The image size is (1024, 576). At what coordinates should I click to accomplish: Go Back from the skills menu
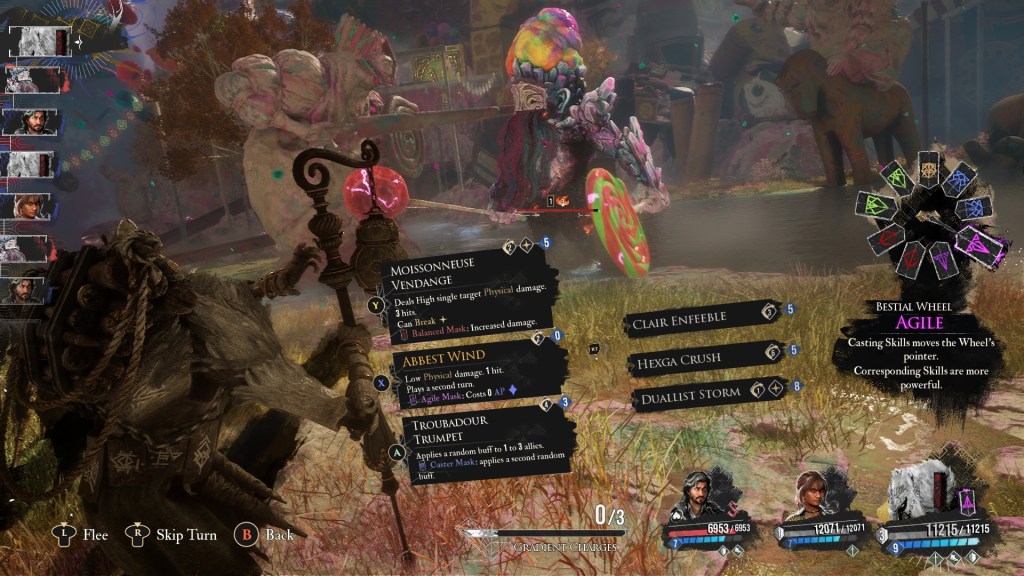point(266,535)
